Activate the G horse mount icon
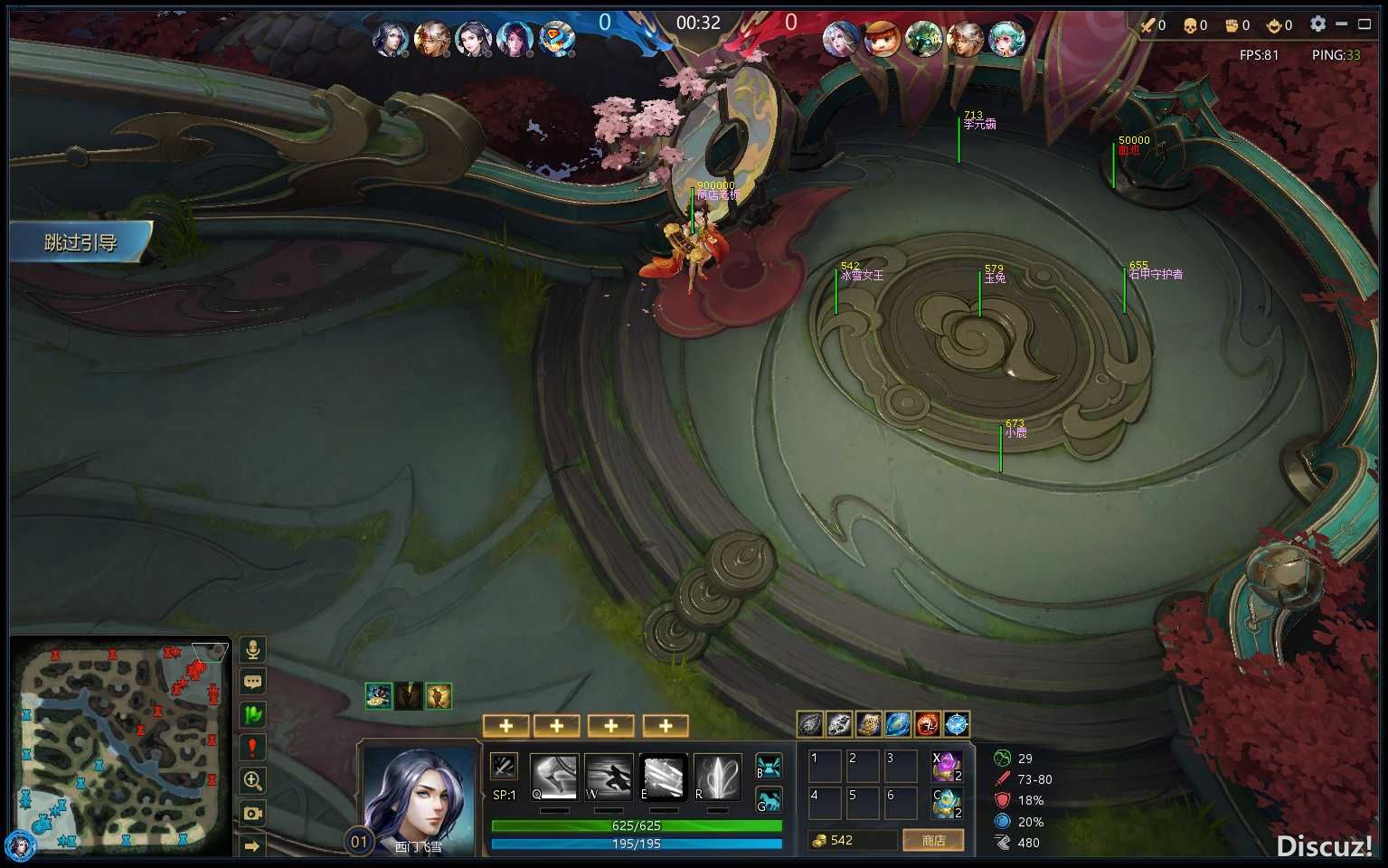 (769, 799)
